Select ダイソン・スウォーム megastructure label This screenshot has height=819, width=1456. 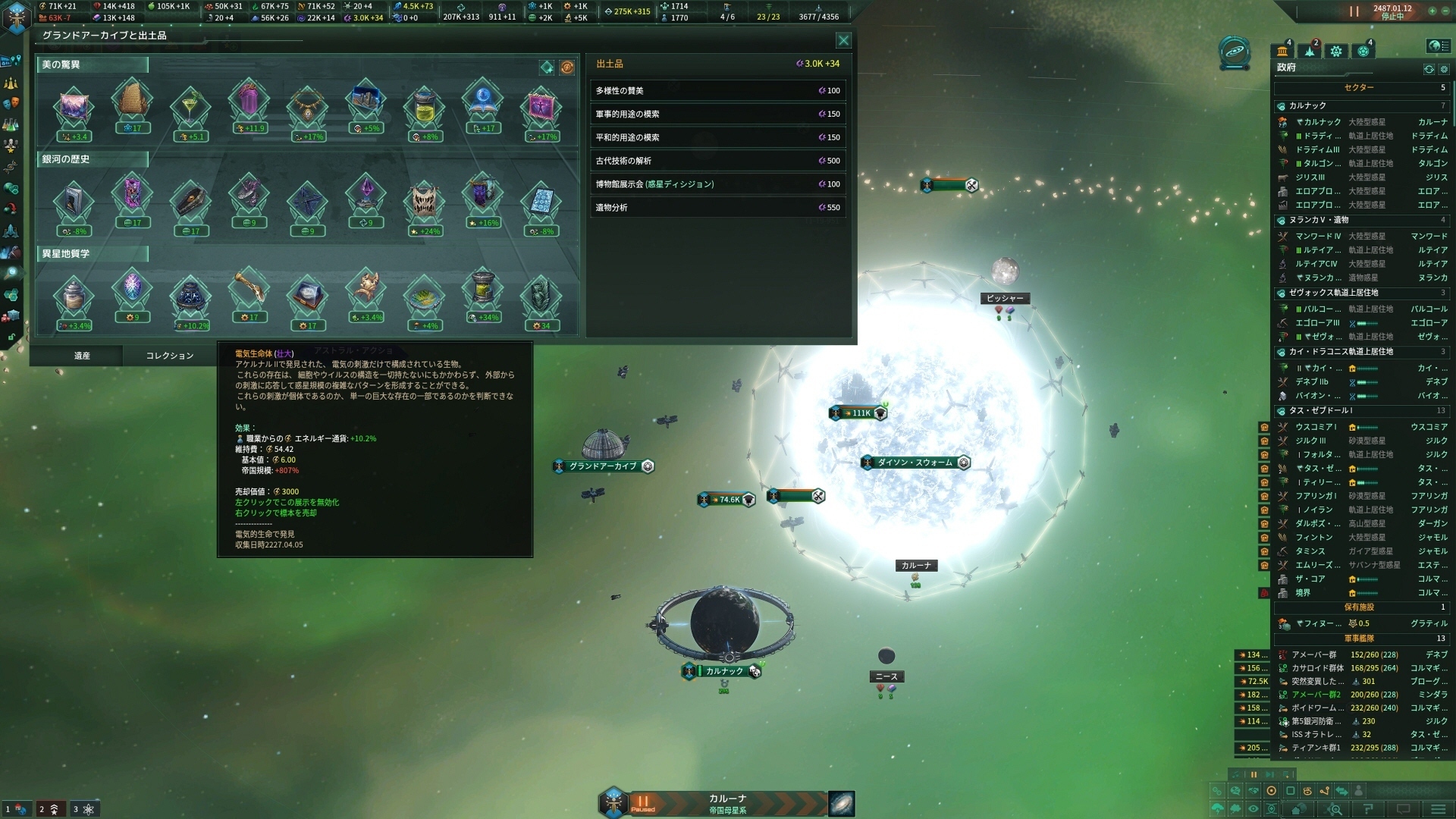click(915, 463)
